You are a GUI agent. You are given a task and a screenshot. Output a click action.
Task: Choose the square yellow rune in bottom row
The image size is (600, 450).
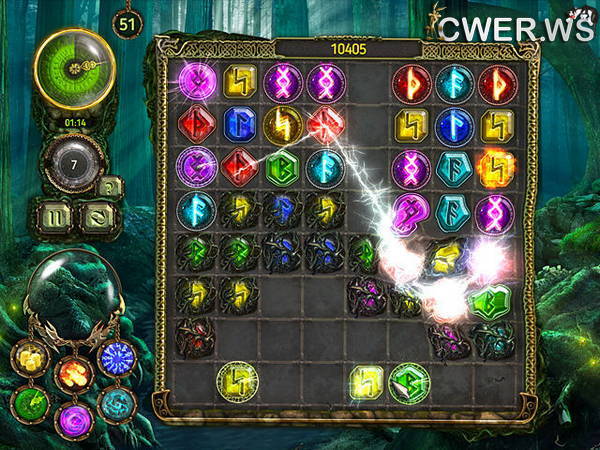point(367,381)
